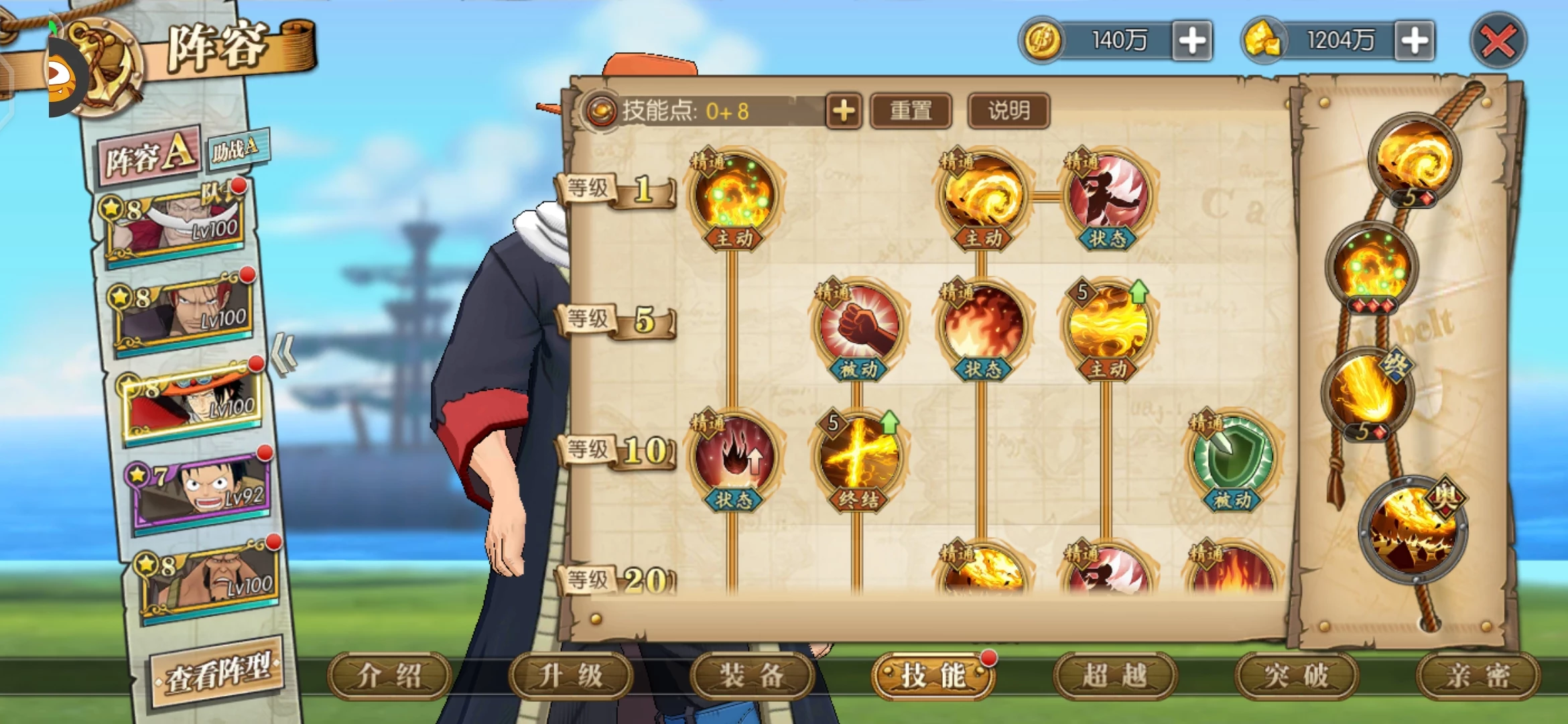Select the red fist passive skill icon
This screenshot has width=1568, height=724.
(858, 325)
